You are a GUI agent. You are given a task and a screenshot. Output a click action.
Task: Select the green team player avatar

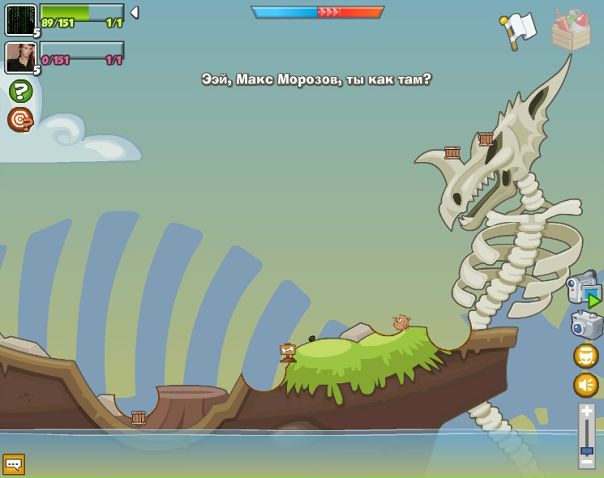tap(20, 20)
